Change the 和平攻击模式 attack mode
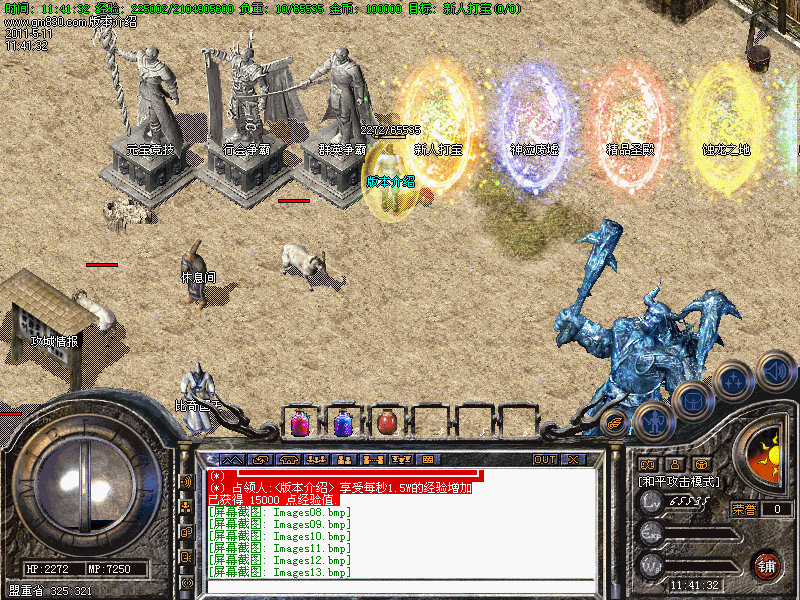The height and width of the screenshot is (600, 800). coord(679,482)
